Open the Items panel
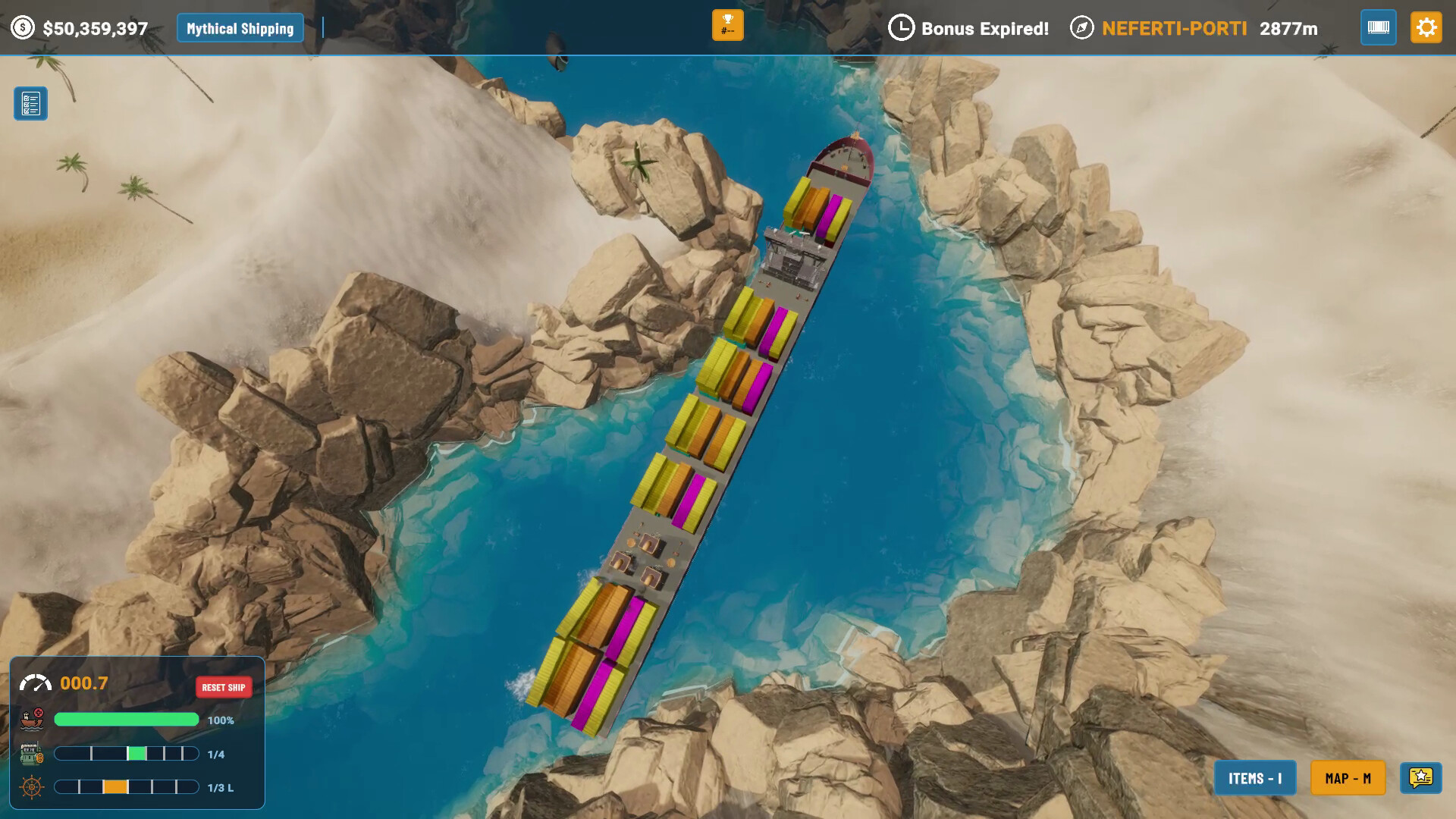 click(1255, 778)
